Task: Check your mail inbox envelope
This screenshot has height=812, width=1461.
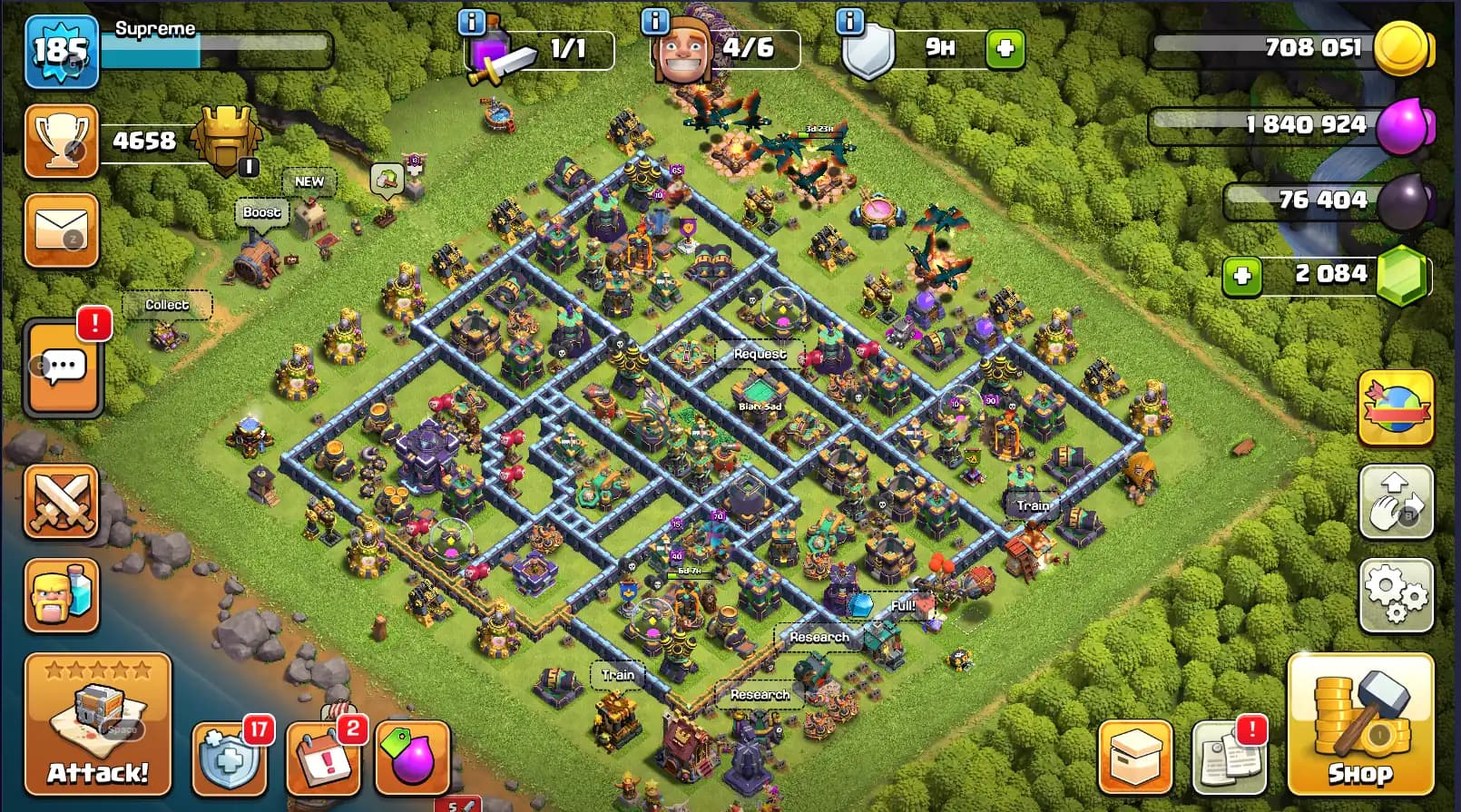Action: pyautogui.click(x=61, y=230)
